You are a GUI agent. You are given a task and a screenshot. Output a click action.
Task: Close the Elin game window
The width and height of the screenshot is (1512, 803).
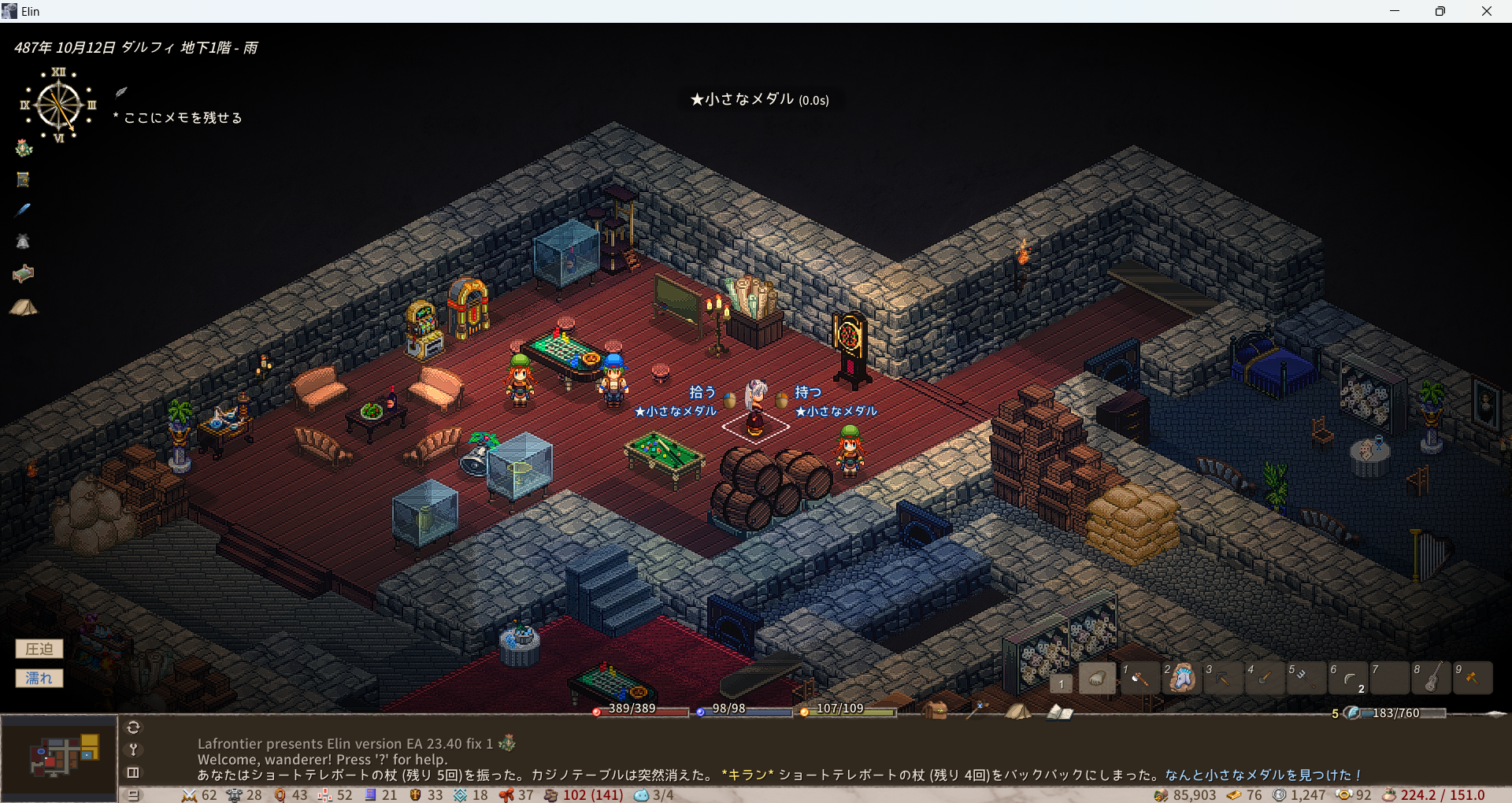point(1486,11)
